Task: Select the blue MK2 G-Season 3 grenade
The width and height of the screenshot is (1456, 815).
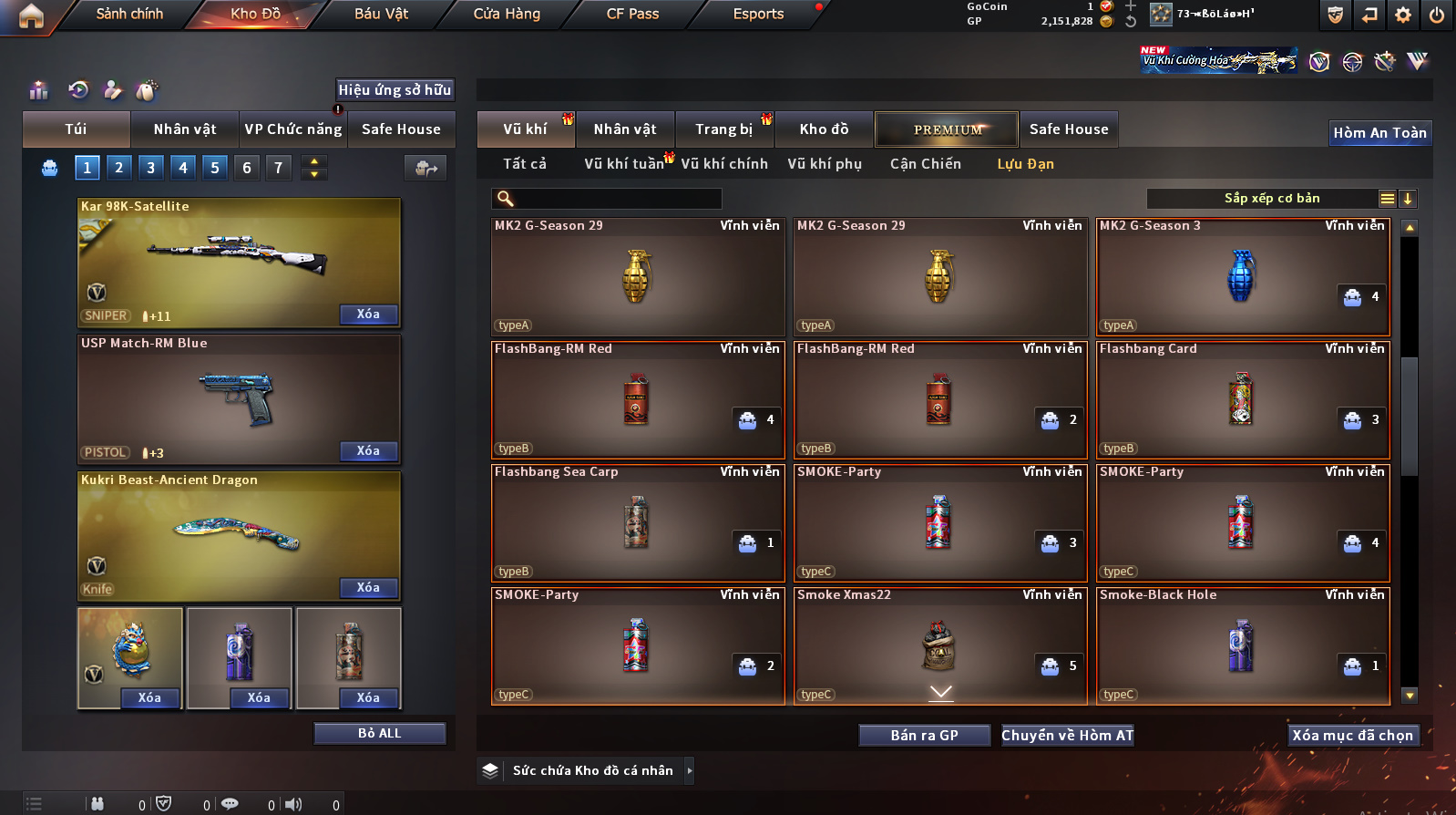Action: (x=1243, y=277)
